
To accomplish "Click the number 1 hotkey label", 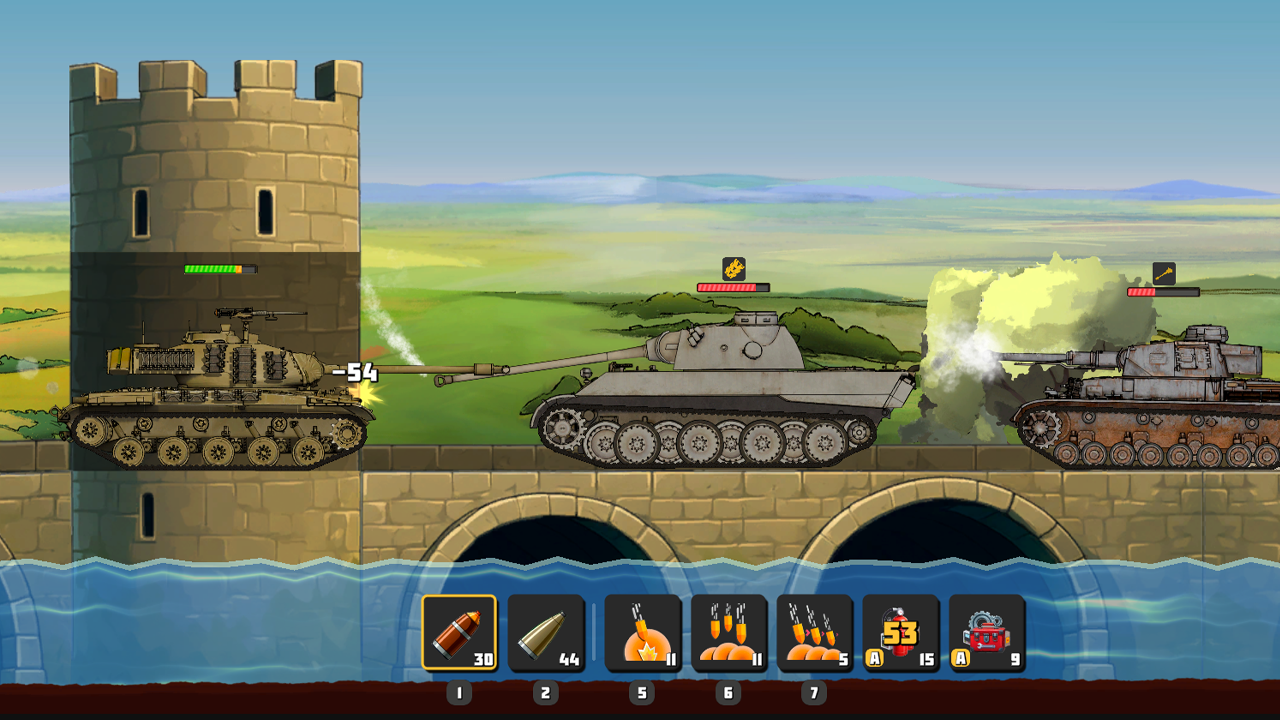I will tap(461, 691).
